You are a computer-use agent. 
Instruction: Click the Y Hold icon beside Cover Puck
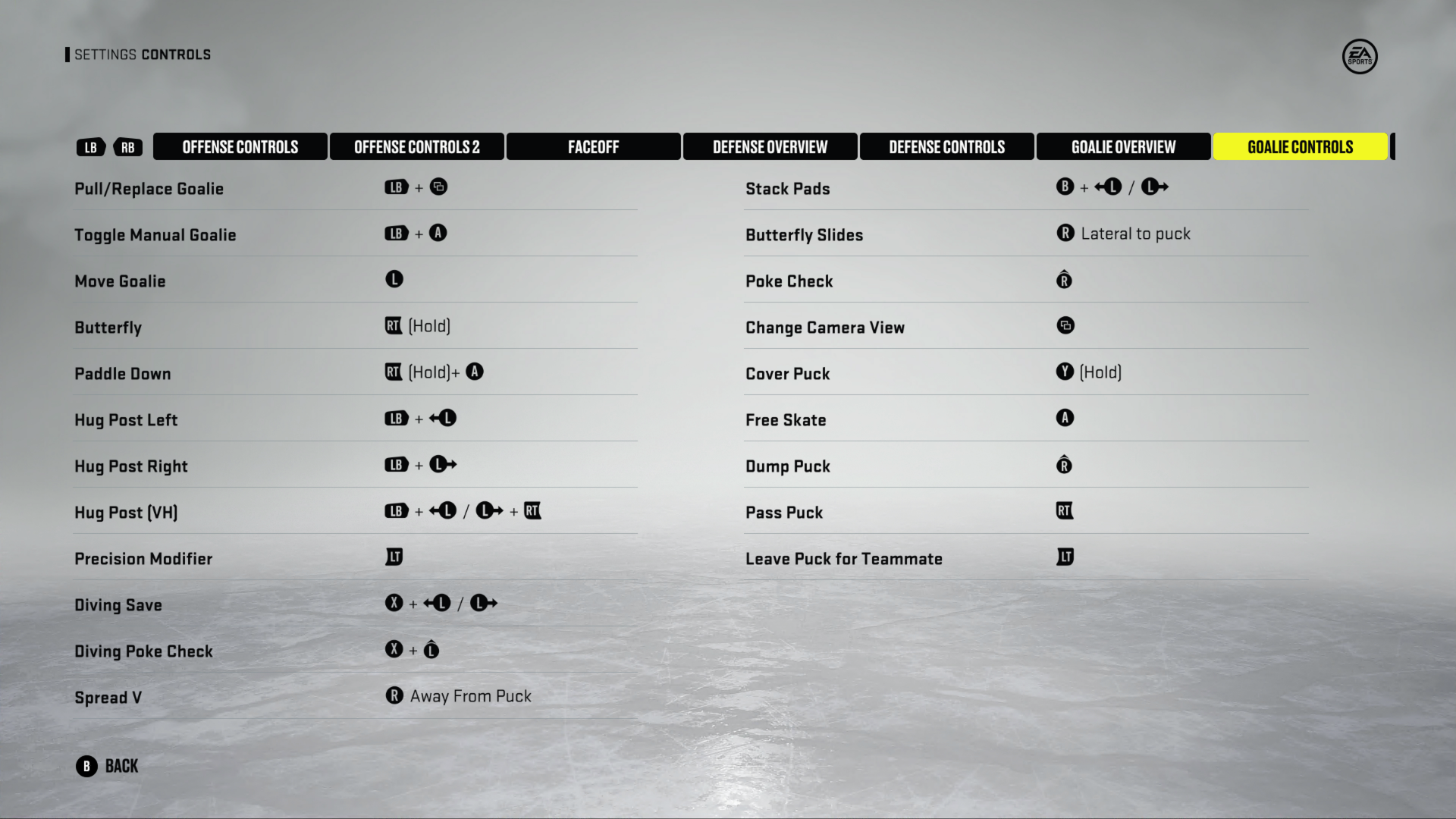tap(1065, 372)
